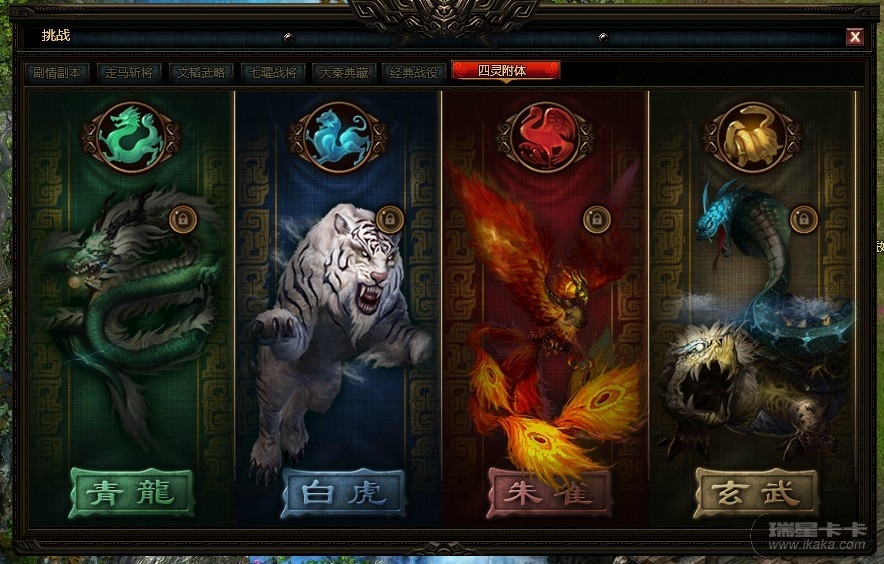The width and height of the screenshot is (884, 564).
Task: Switch to the 剧情副本 tab
Action: 59,72
